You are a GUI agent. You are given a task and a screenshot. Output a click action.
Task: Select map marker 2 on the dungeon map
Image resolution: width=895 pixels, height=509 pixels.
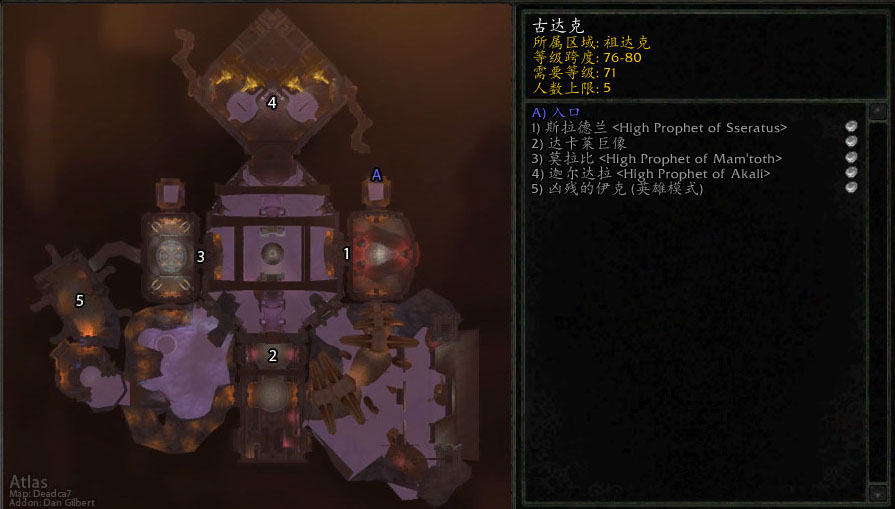click(272, 355)
